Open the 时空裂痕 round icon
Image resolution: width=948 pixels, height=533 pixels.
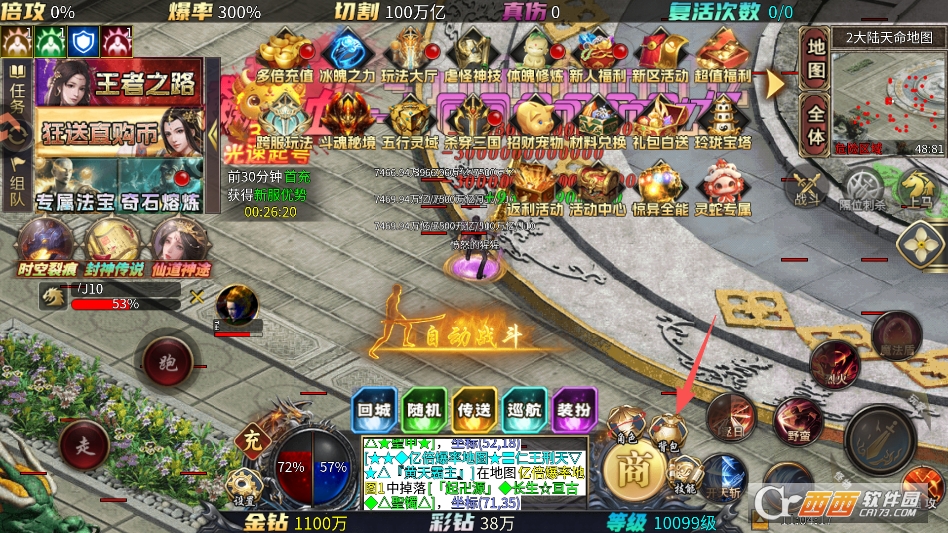(45, 245)
